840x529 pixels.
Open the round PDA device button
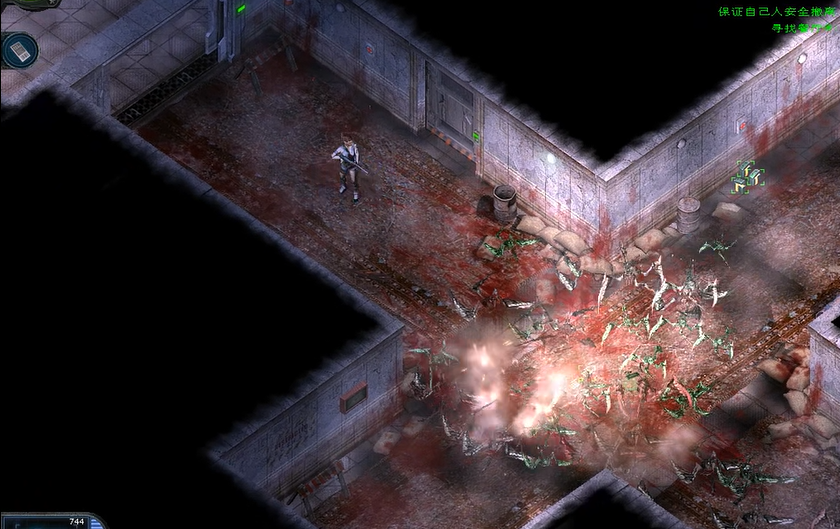(18, 50)
